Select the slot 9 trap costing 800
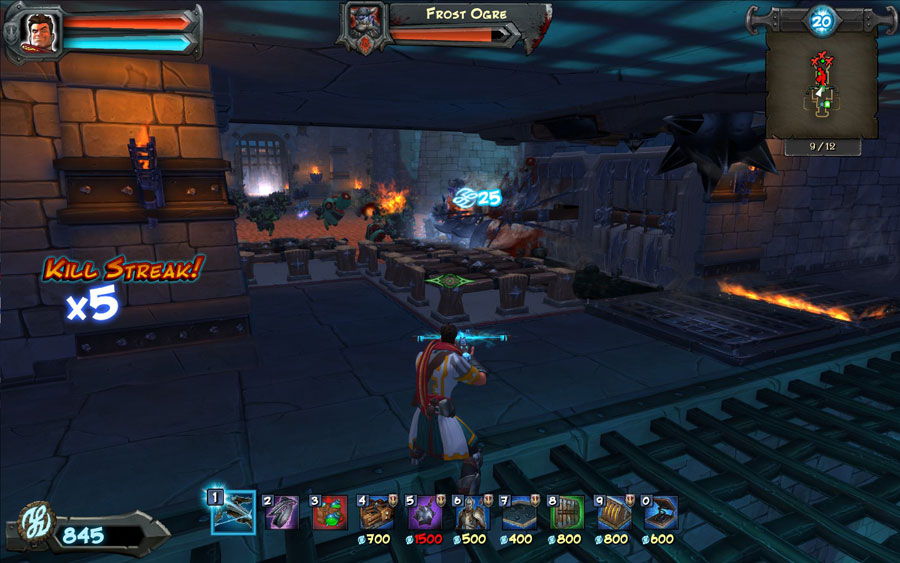The height and width of the screenshot is (563, 900). pos(613,512)
